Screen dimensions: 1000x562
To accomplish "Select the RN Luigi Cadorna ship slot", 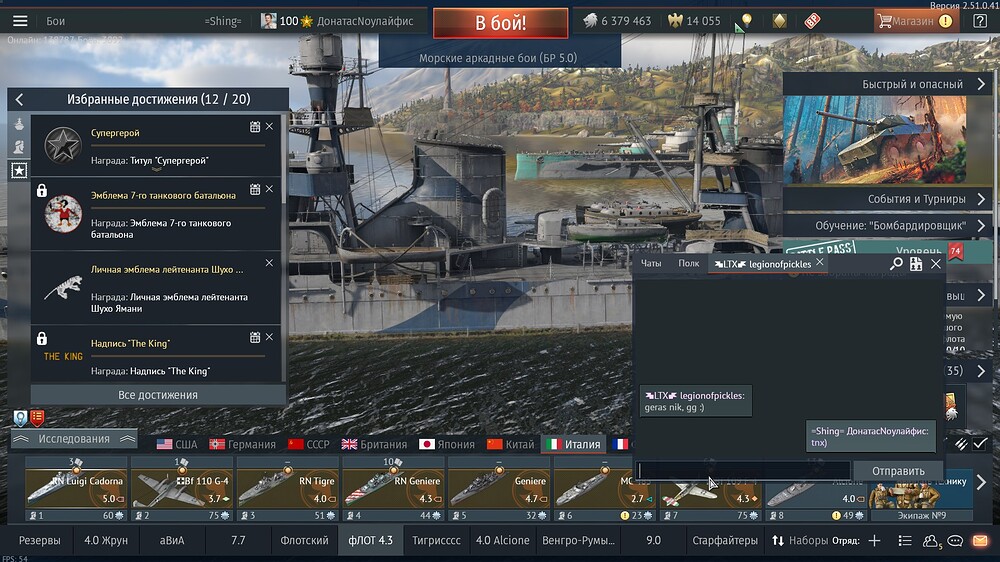I will pyautogui.click(x=76, y=490).
